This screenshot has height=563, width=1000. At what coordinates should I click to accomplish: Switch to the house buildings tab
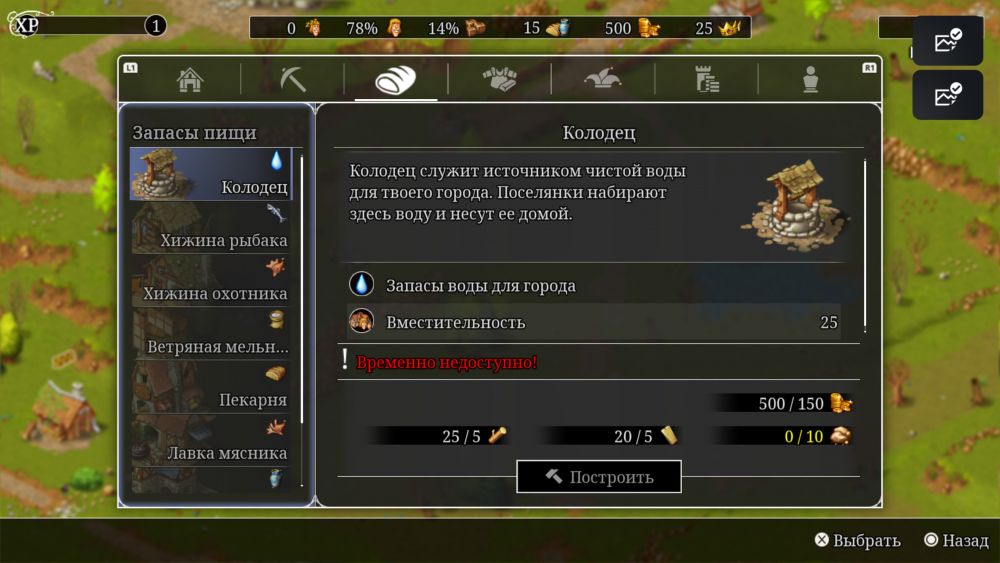(190, 80)
